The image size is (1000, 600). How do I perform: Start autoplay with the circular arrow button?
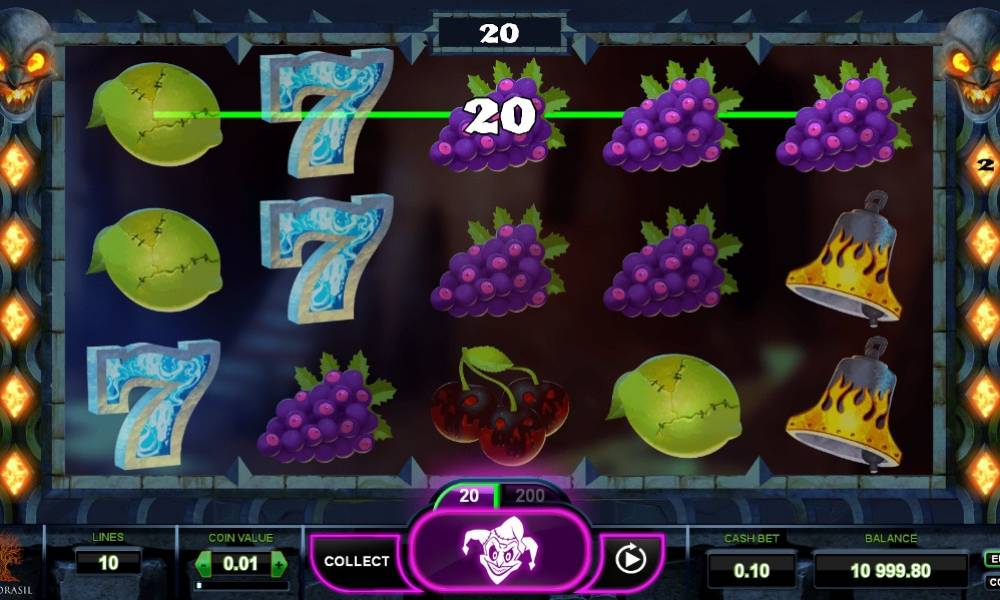click(630, 560)
